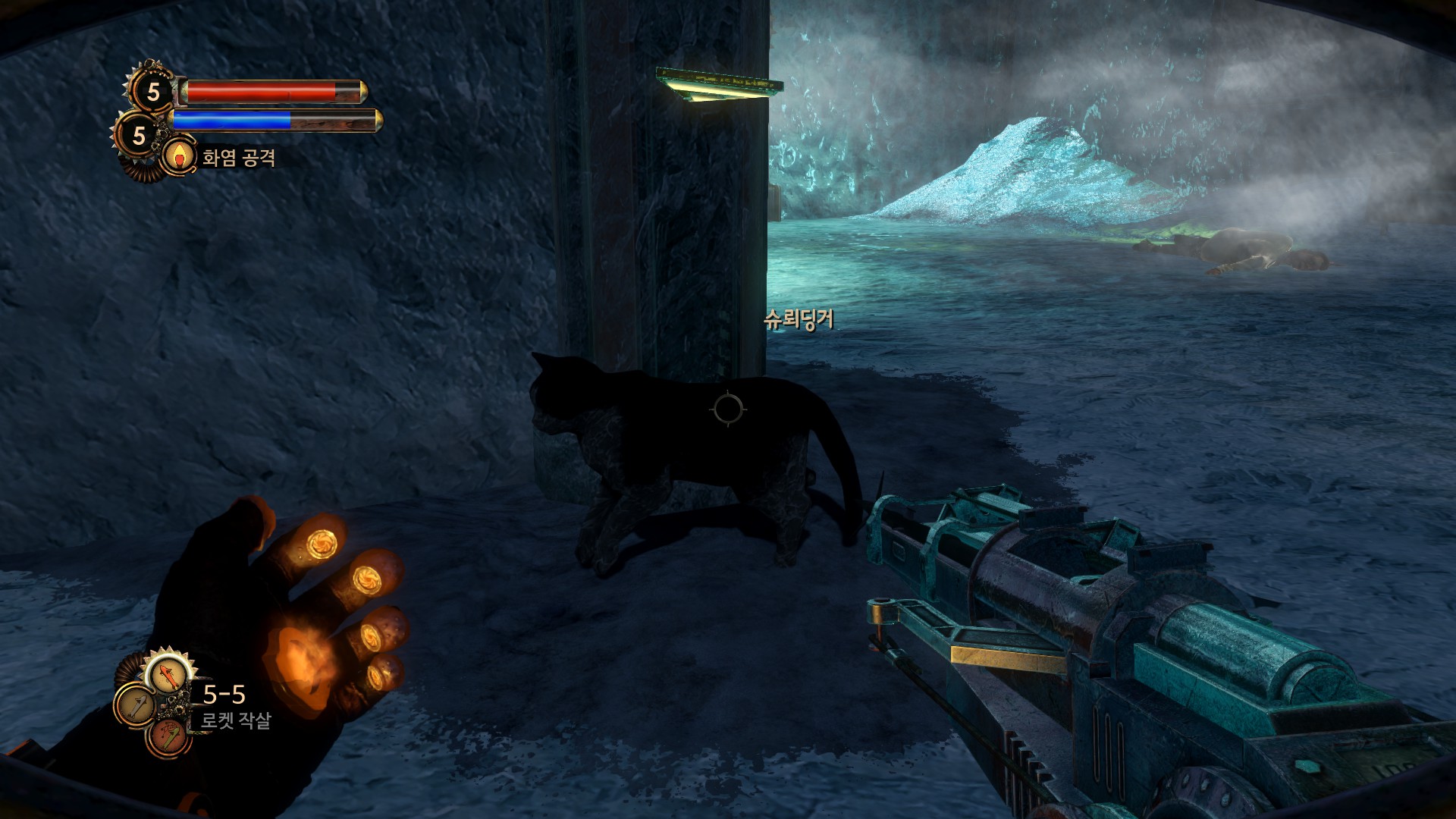Switch to the grey standard spear ammo
This screenshot has width=1456, height=819.
tap(134, 706)
